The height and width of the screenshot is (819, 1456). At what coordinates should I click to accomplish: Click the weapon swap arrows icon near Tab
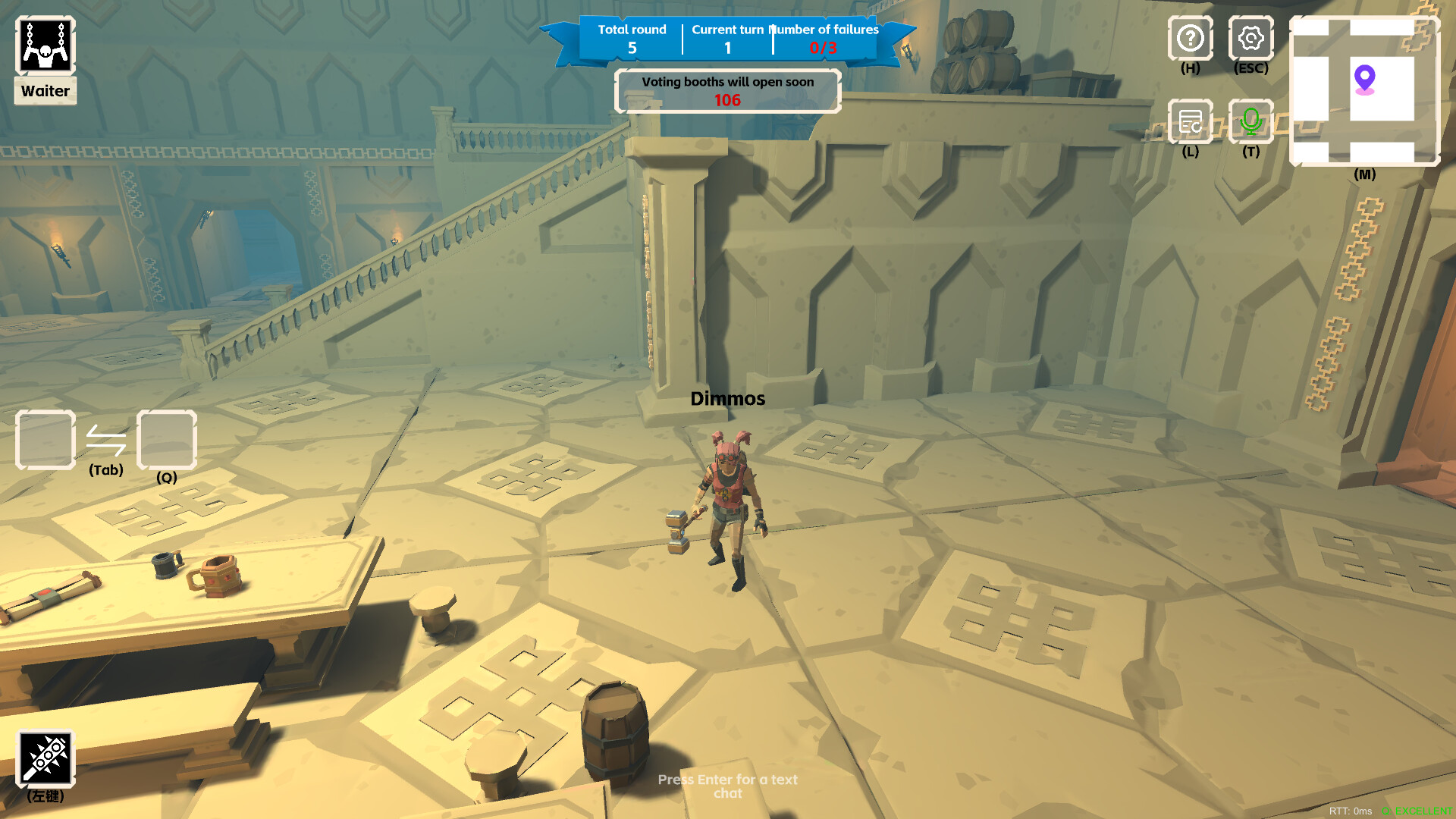106,440
